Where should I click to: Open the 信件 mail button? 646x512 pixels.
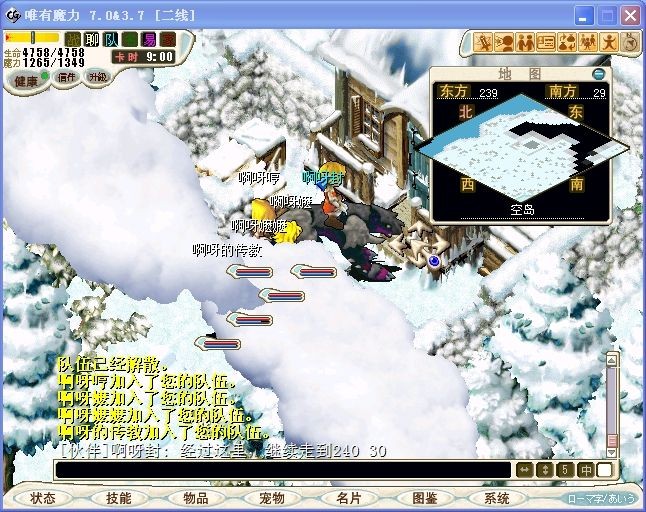(x=65, y=77)
